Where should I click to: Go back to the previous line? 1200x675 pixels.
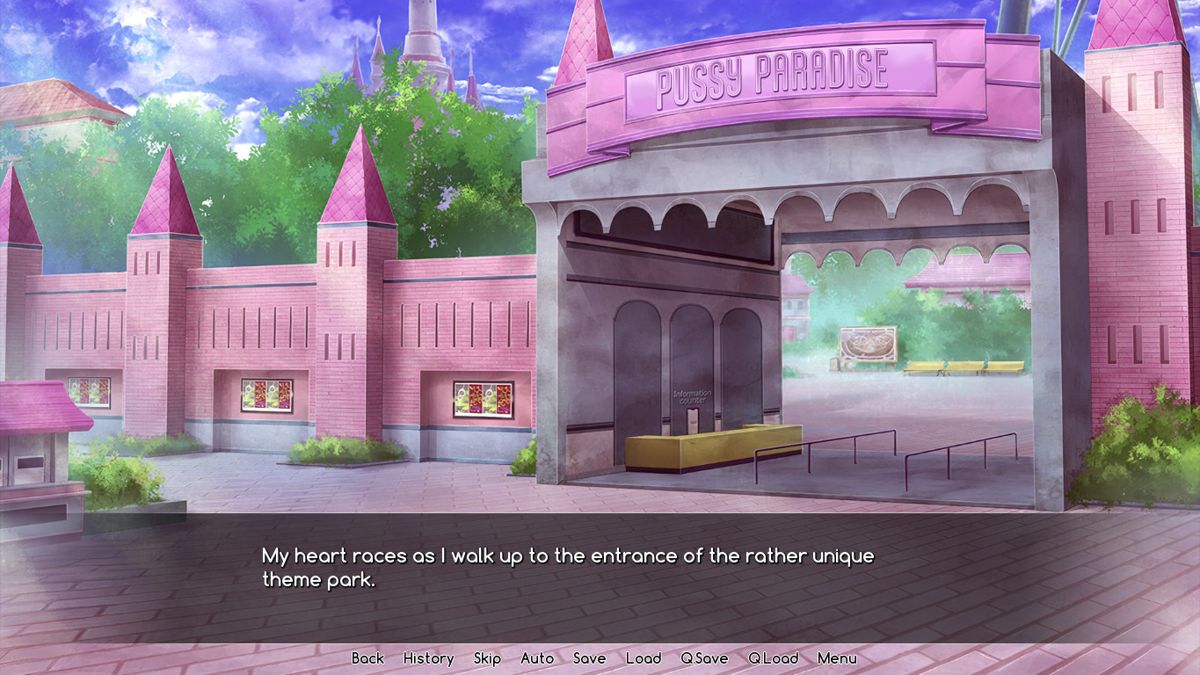(x=367, y=658)
